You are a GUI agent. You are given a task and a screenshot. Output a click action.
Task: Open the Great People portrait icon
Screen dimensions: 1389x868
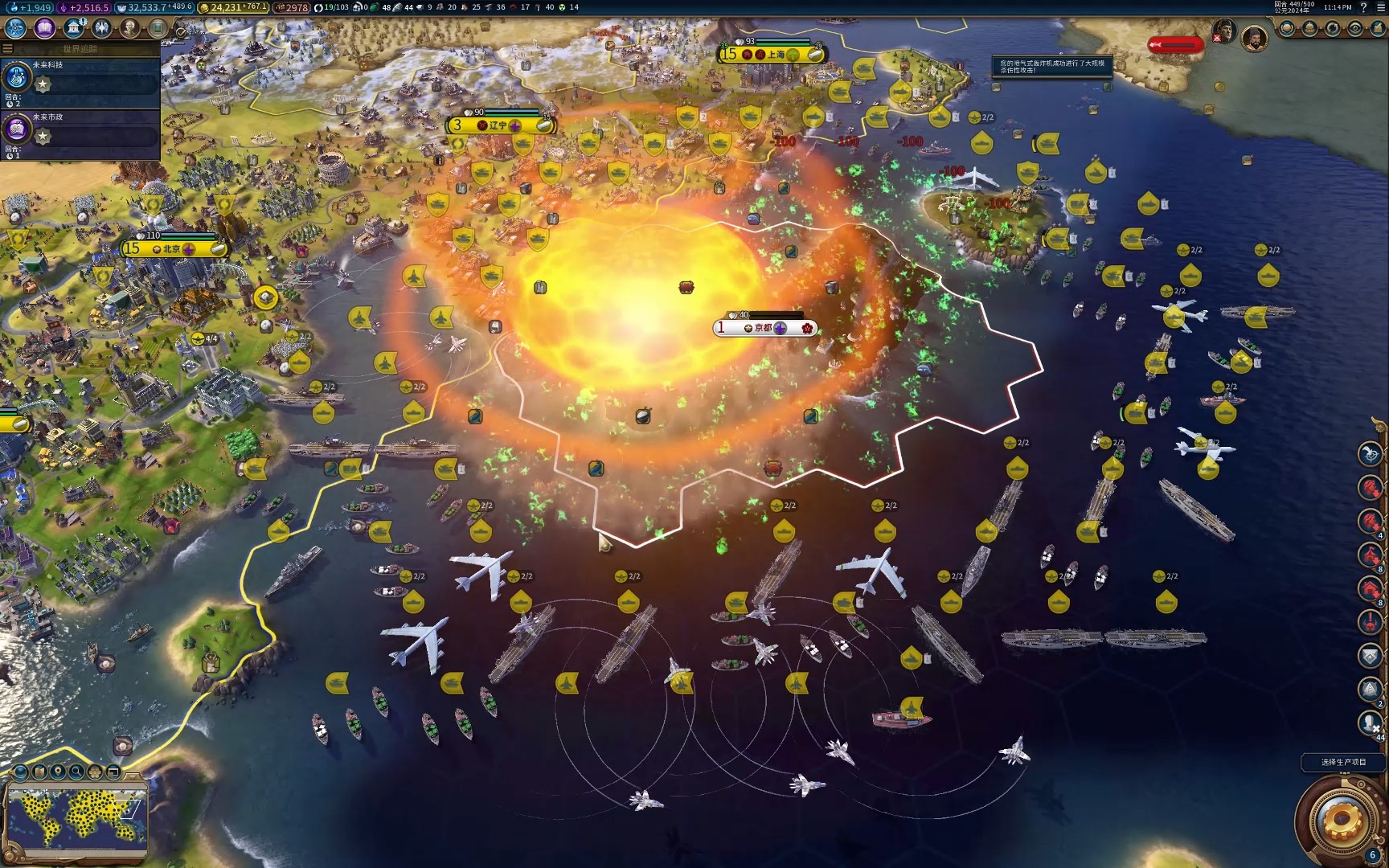point(130,28)
